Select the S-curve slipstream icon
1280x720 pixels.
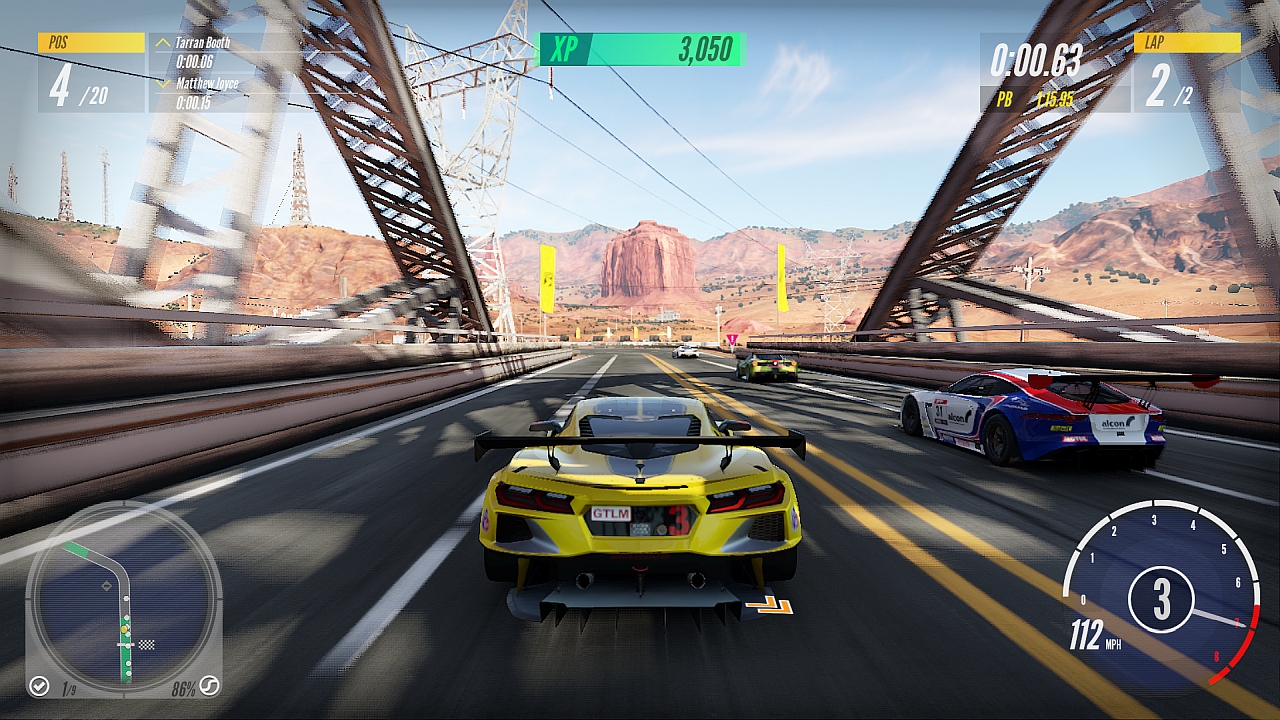[209, 686]
